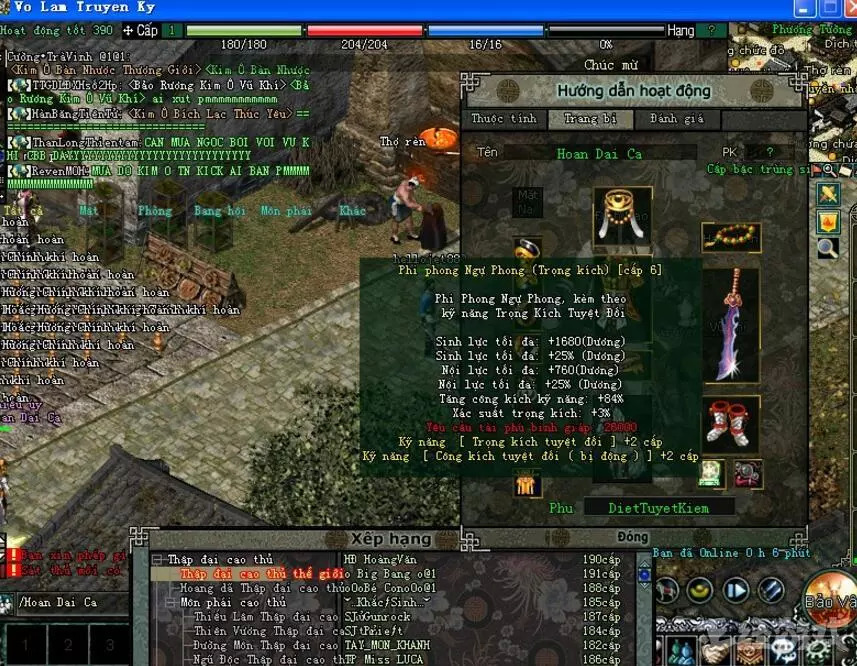Select the Khác chat tab

(352, 211)
